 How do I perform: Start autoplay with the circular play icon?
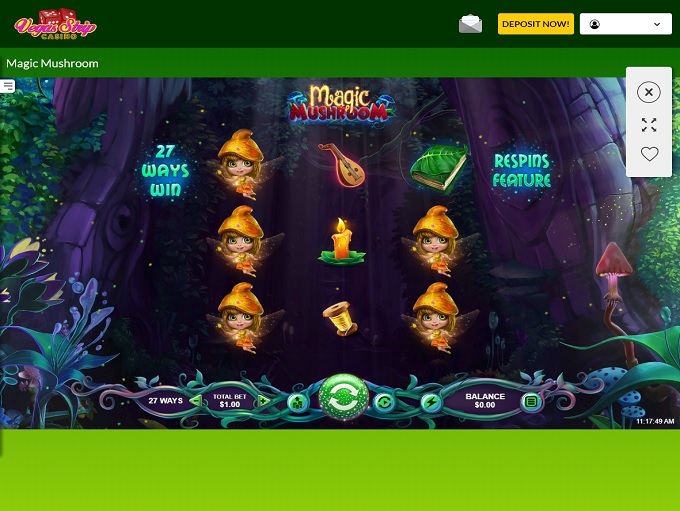point(385,402)
